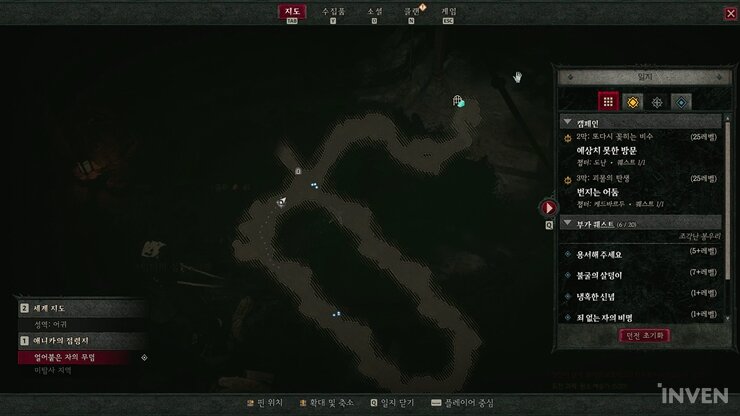Open the 소셜 (Social) tab

(374, 11)
